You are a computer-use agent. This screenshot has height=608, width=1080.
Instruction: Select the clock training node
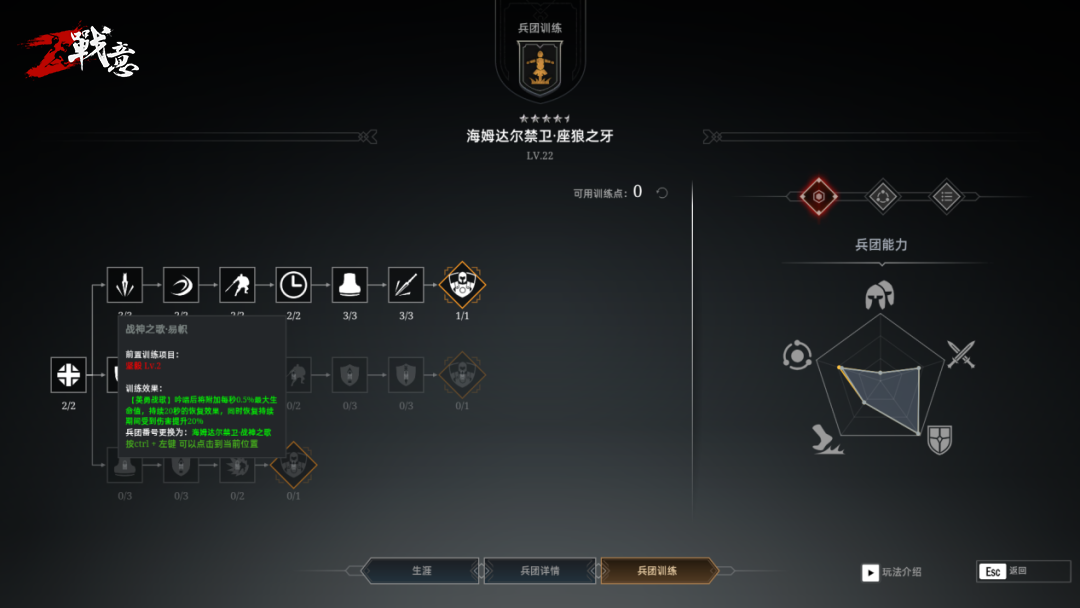293,285
